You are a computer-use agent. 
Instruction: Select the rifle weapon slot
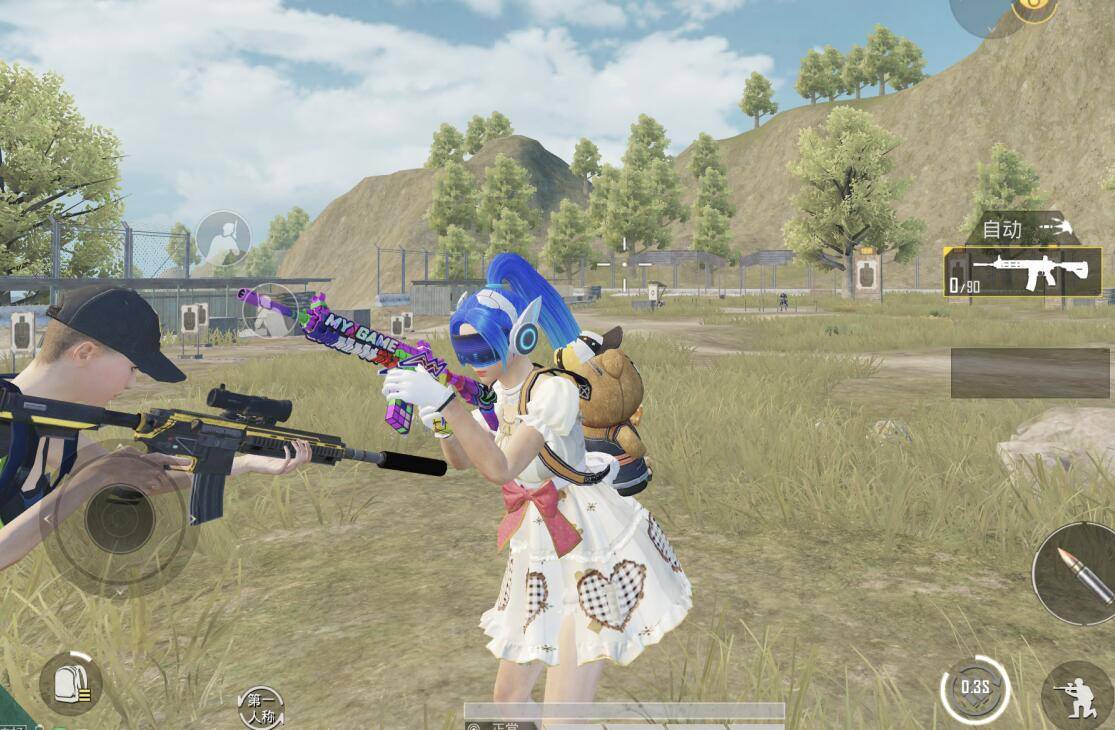[x=1022, y=272]
